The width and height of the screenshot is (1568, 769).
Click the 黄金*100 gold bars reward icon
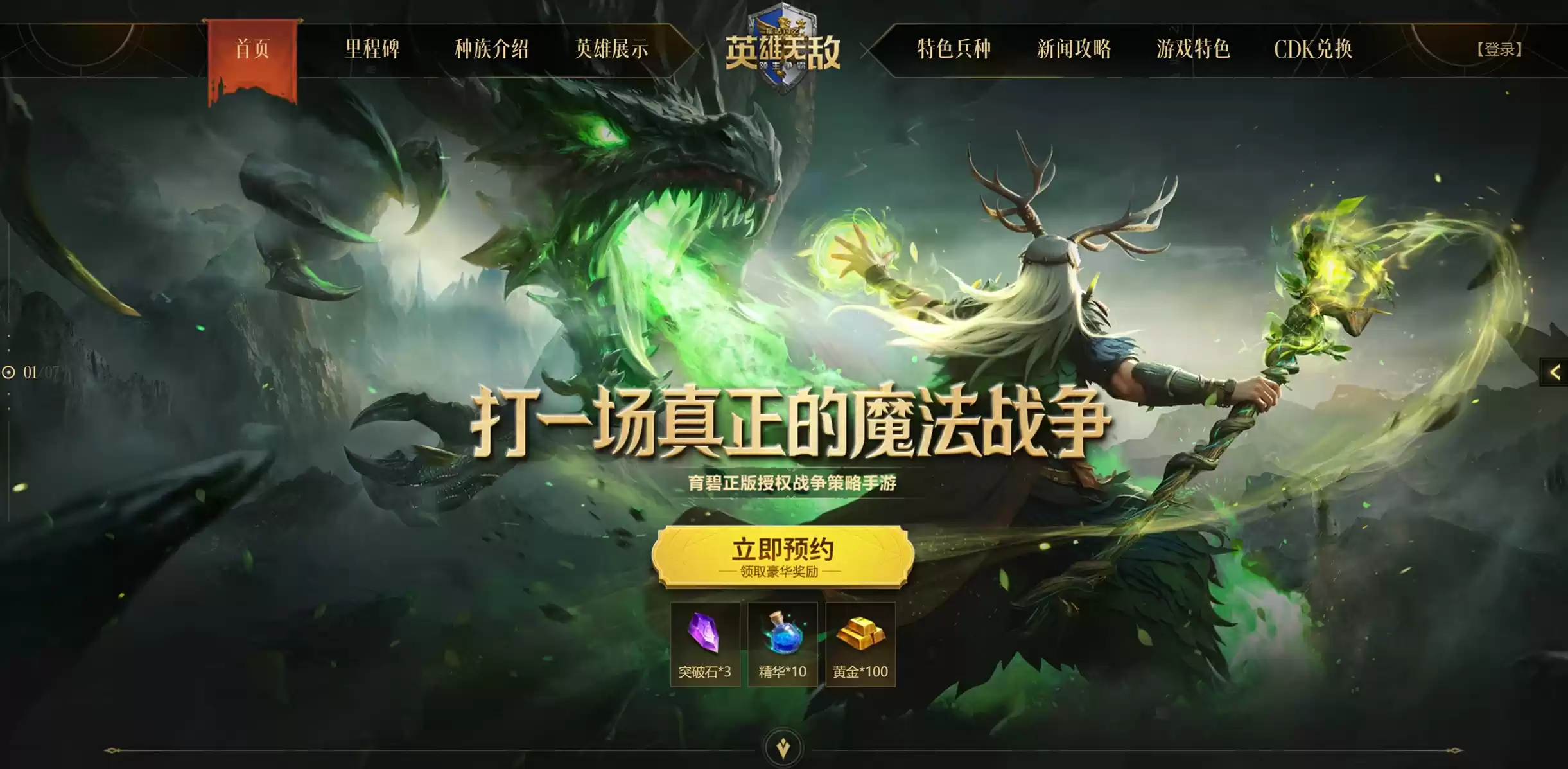[x=861, y=642]
